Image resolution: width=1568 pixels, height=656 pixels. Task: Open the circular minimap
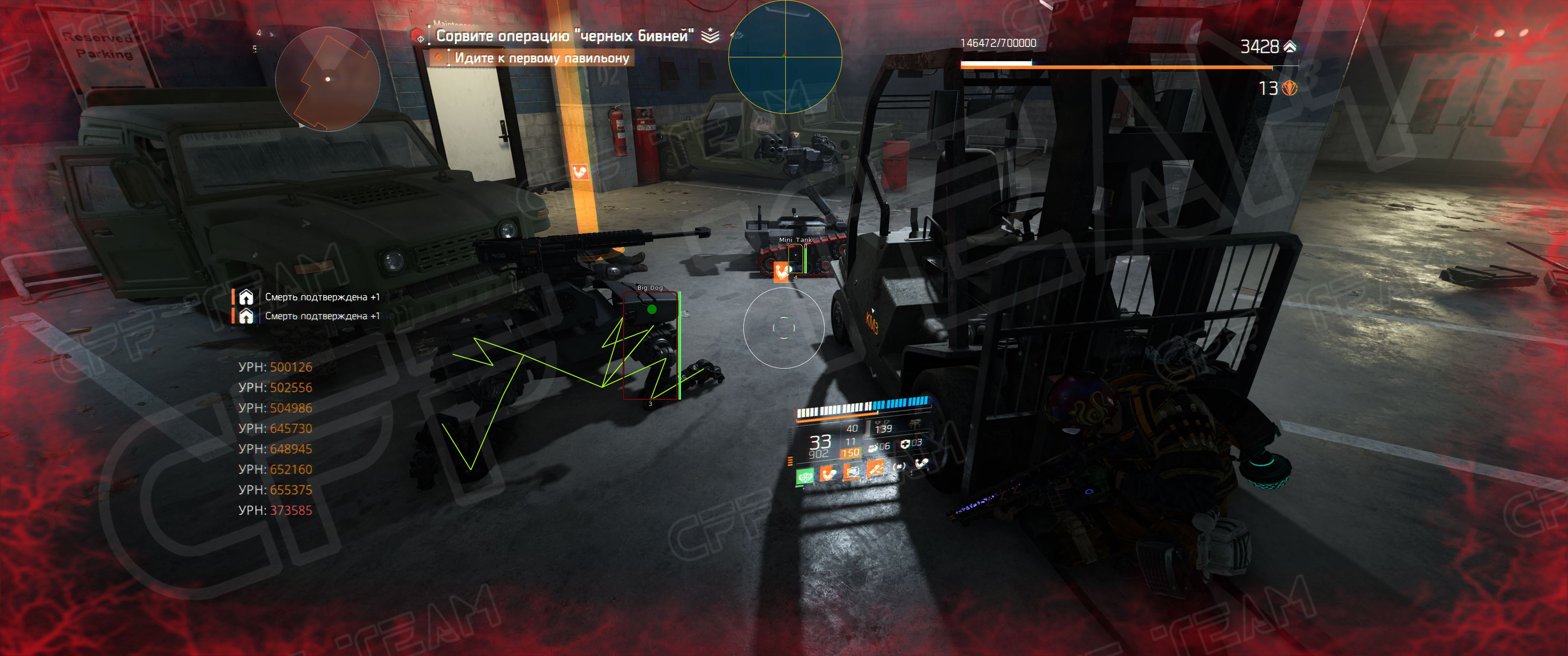coord(327,79)
